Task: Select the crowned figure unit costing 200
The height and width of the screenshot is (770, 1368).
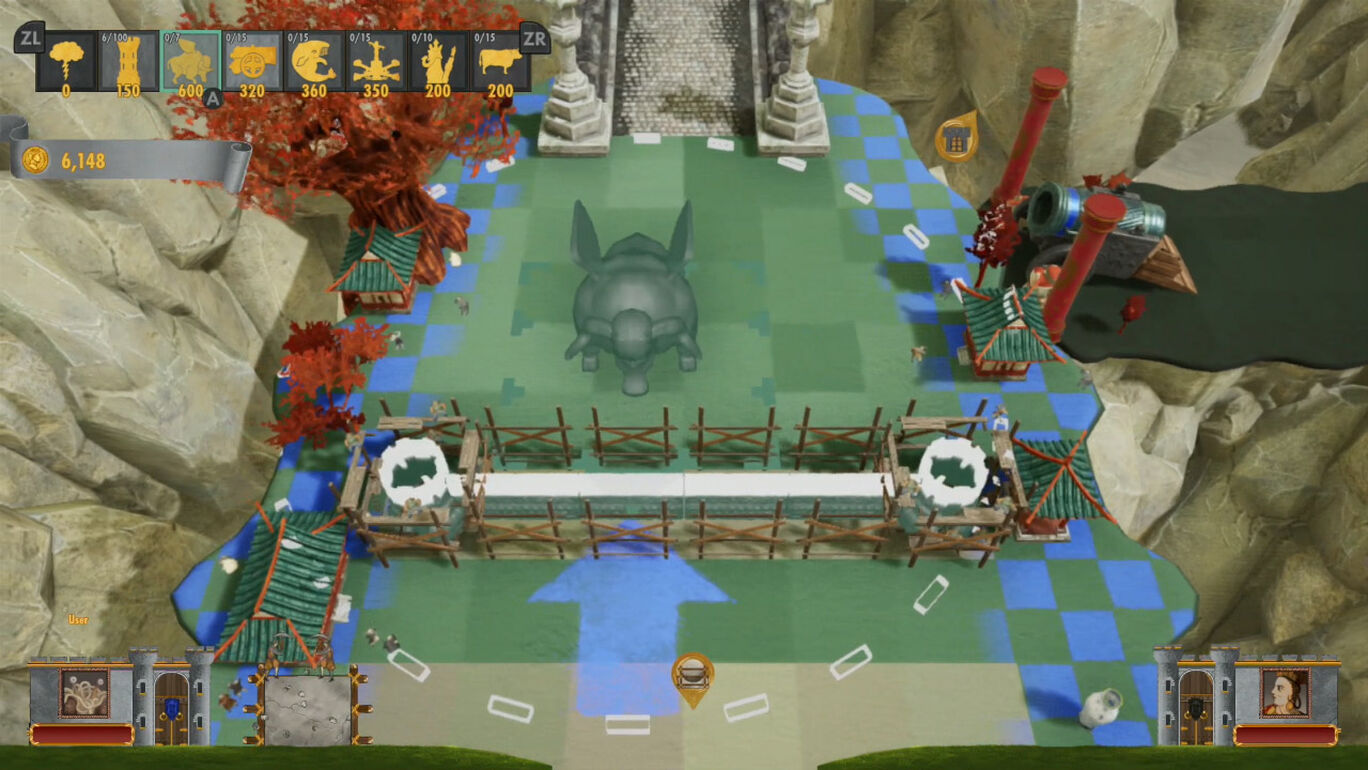Action: click(438, 62)
